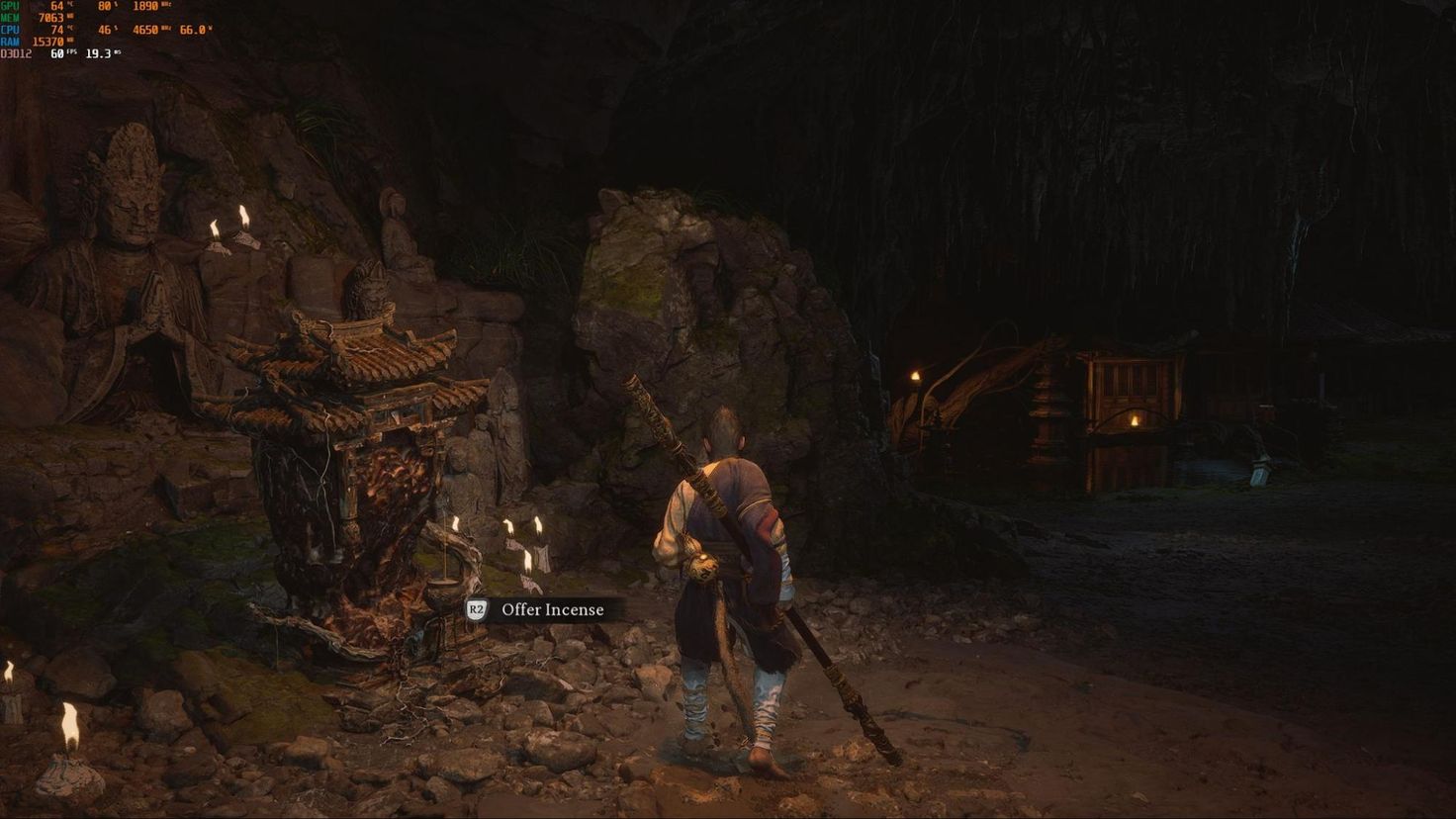Viewport: 1456px width, 819px height.
Task: Click the 60 FPS counter readout
Action: click(56, 53)
